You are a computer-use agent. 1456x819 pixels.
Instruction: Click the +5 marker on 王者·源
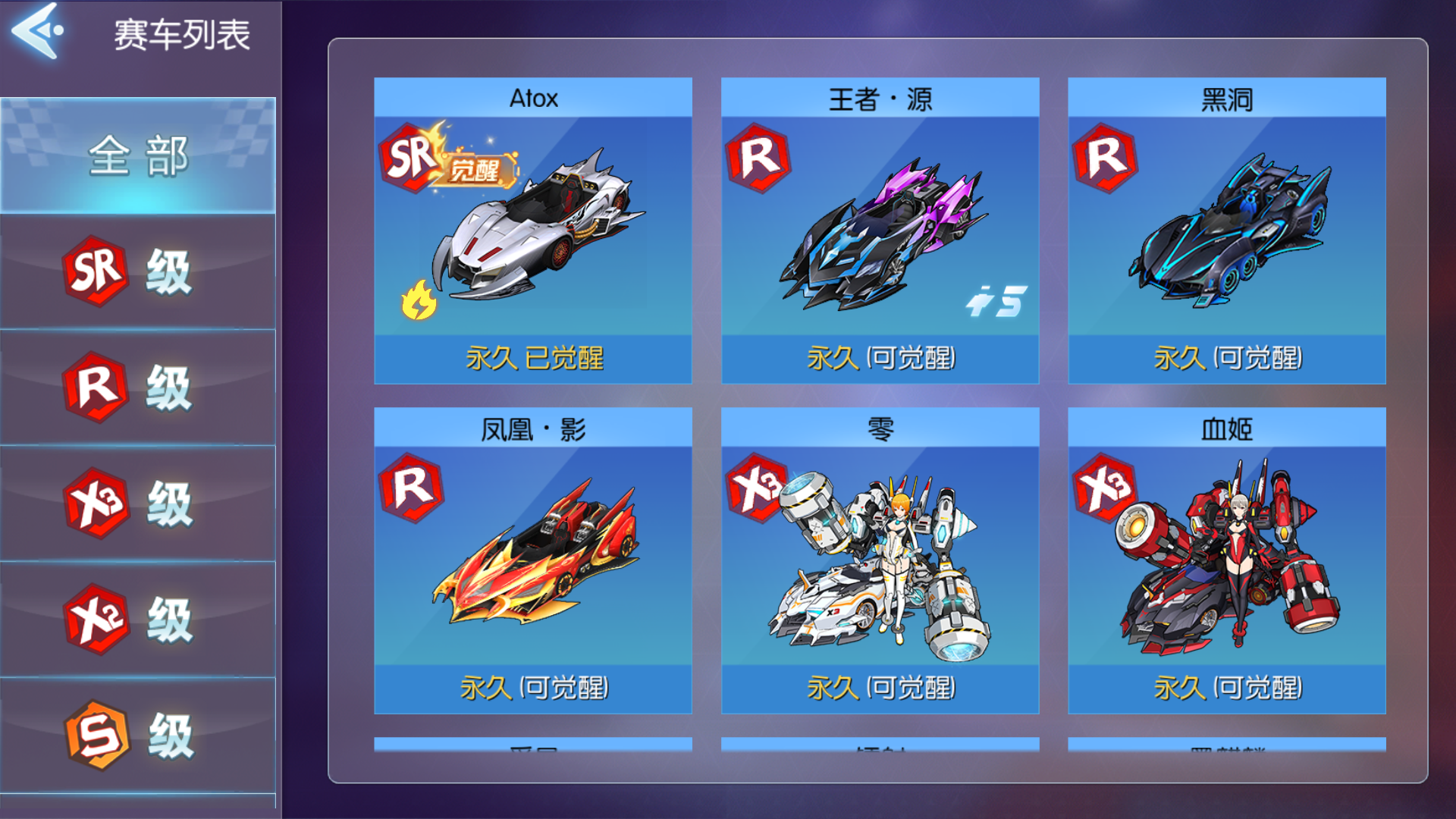pyautogui.click(x=998, y=302)
